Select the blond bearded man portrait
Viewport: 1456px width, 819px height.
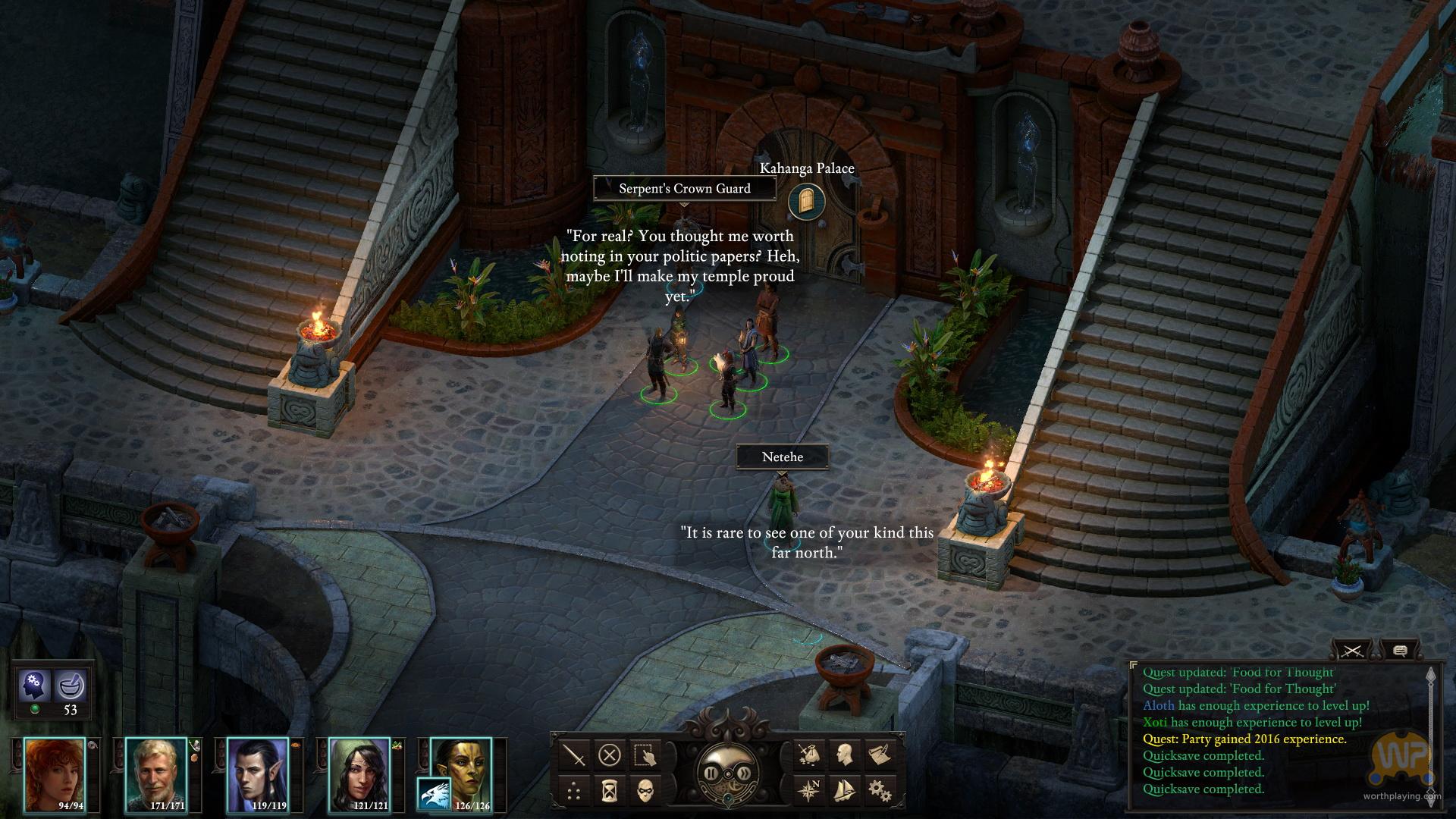(155, 775)
